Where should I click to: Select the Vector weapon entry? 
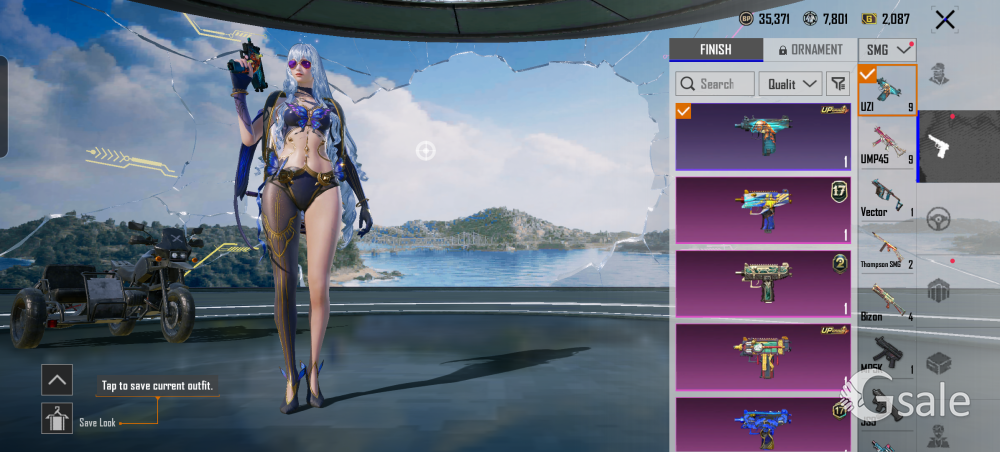887,196
